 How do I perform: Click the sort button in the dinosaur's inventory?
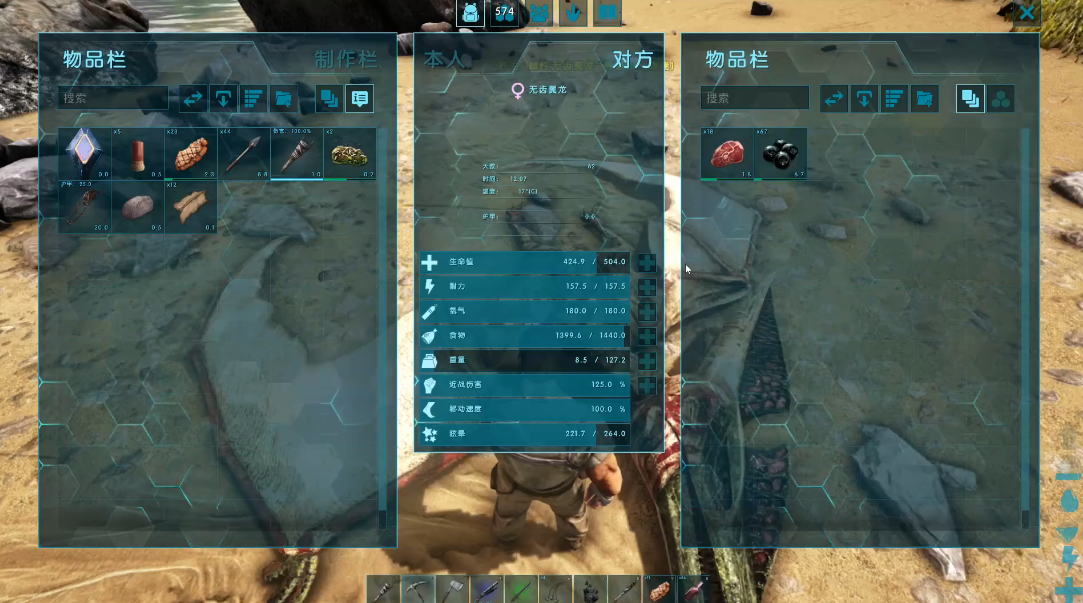894,98
